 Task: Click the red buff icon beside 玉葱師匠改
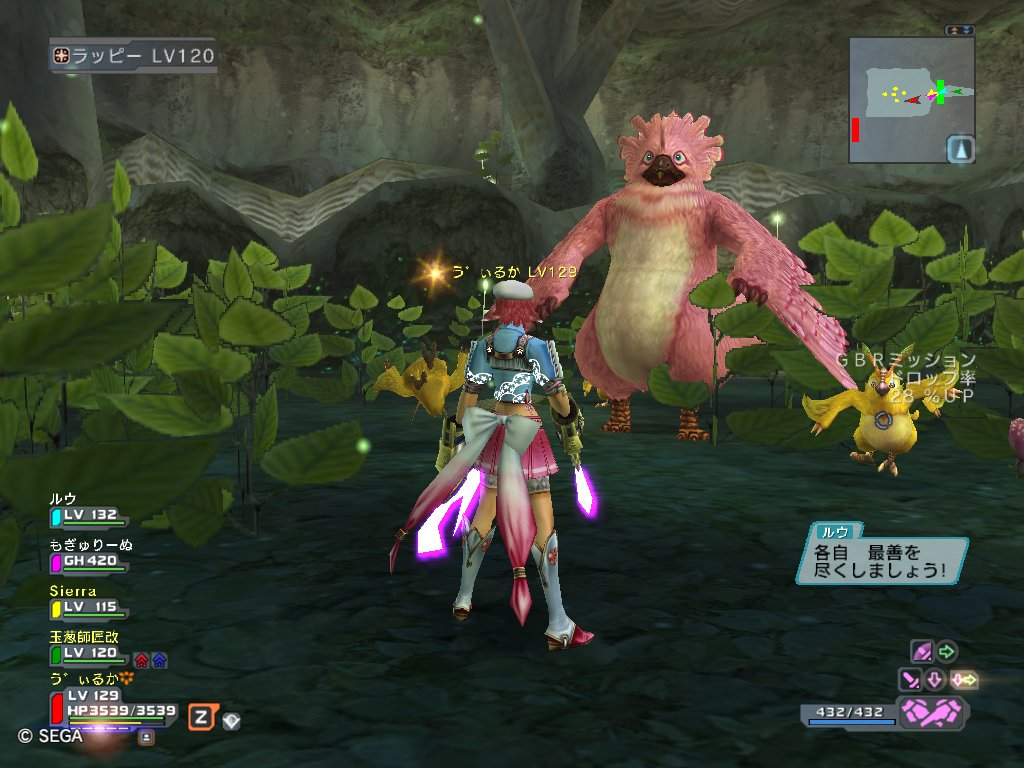(x=141, y=660)
